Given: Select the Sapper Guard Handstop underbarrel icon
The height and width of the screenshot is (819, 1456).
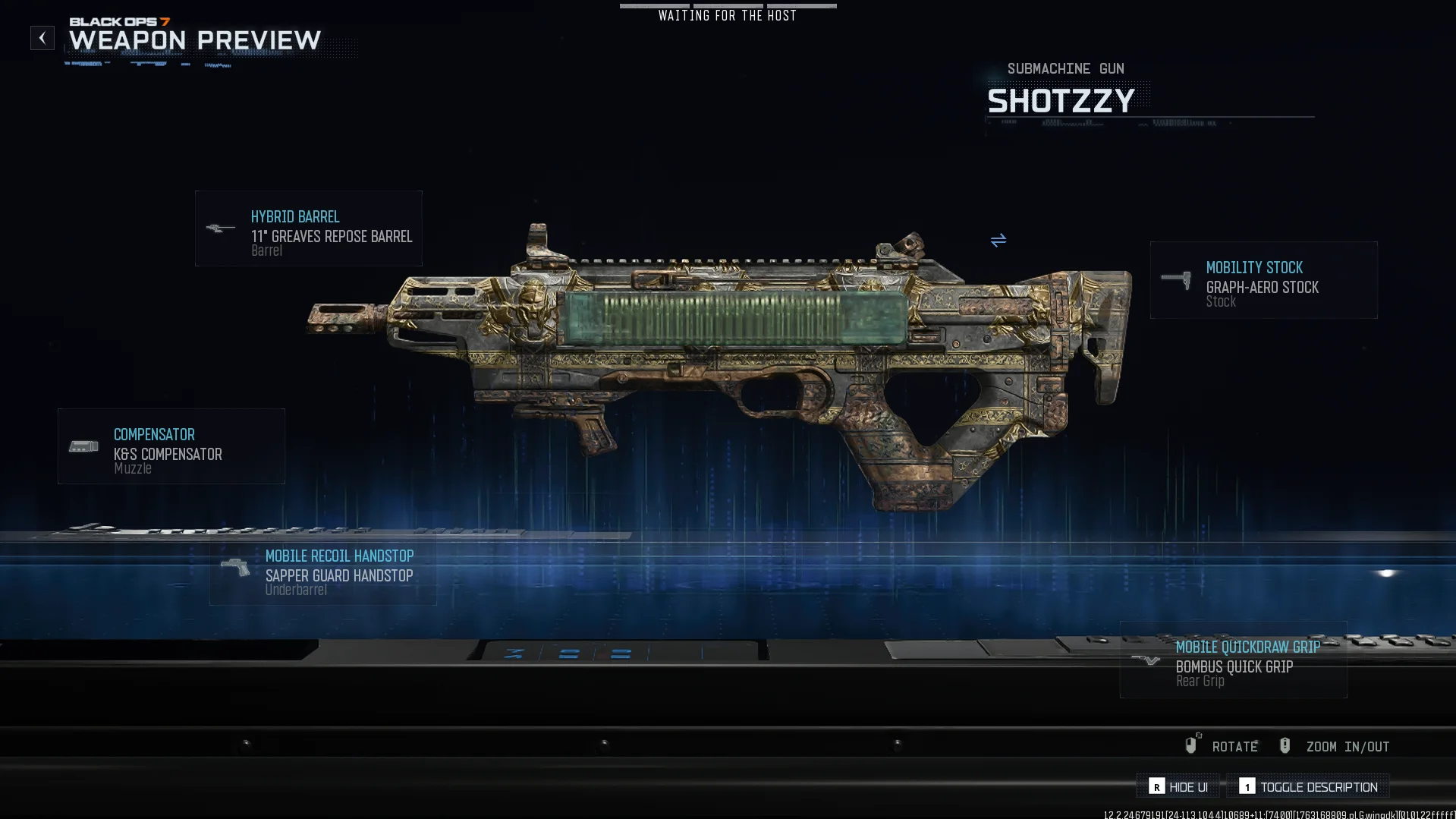Looking at the screenshot, I should point(234,568).
